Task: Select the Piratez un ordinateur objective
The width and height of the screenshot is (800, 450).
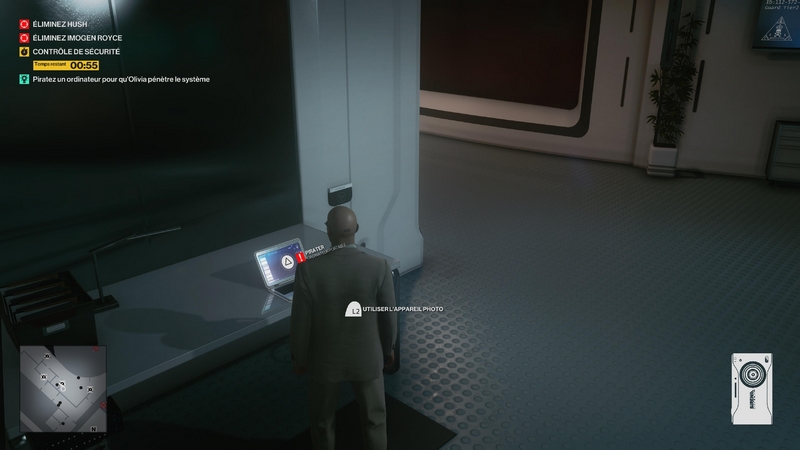Action: 120,79
